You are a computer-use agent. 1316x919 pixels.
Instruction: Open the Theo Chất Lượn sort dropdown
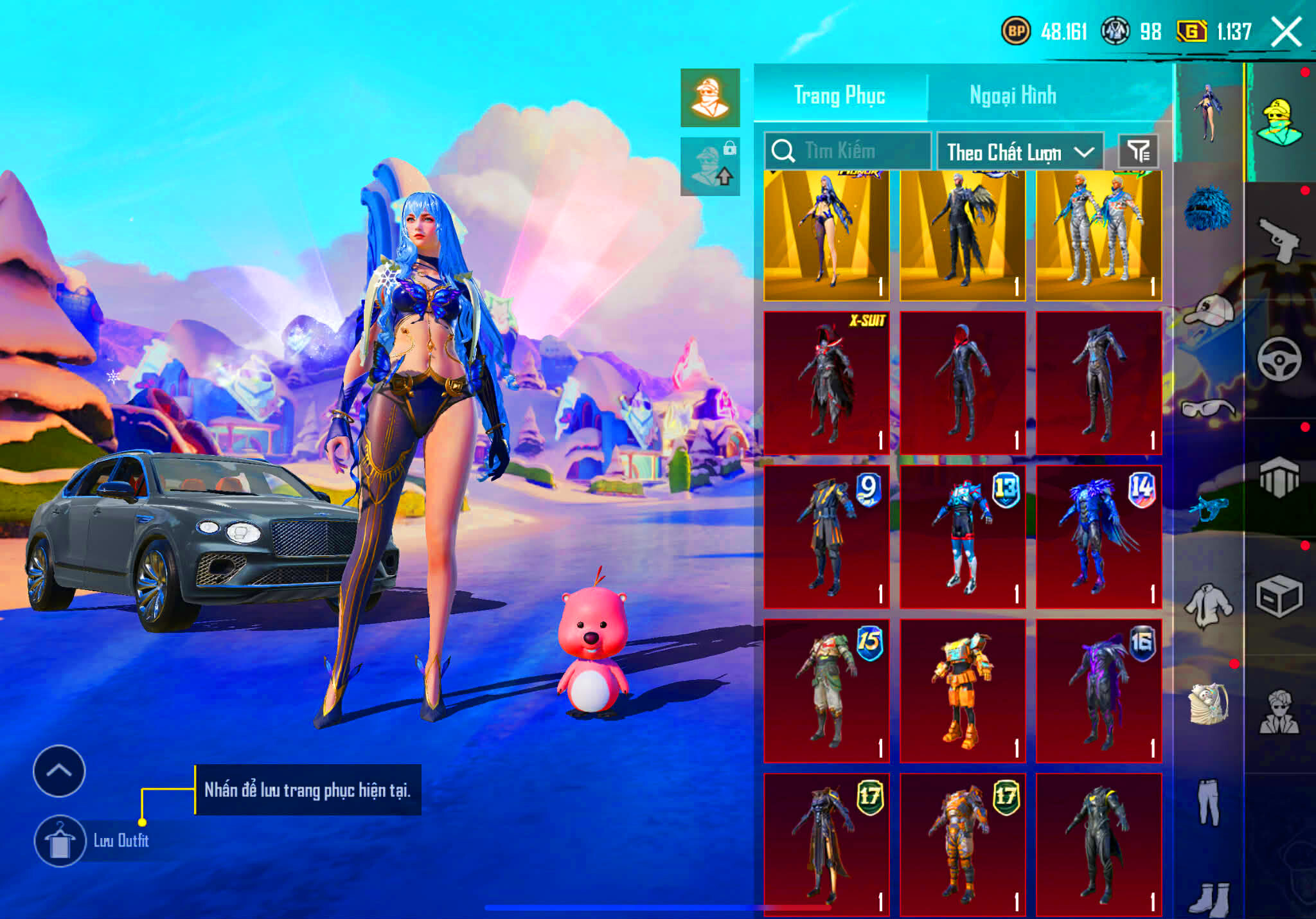point(1022,152)
